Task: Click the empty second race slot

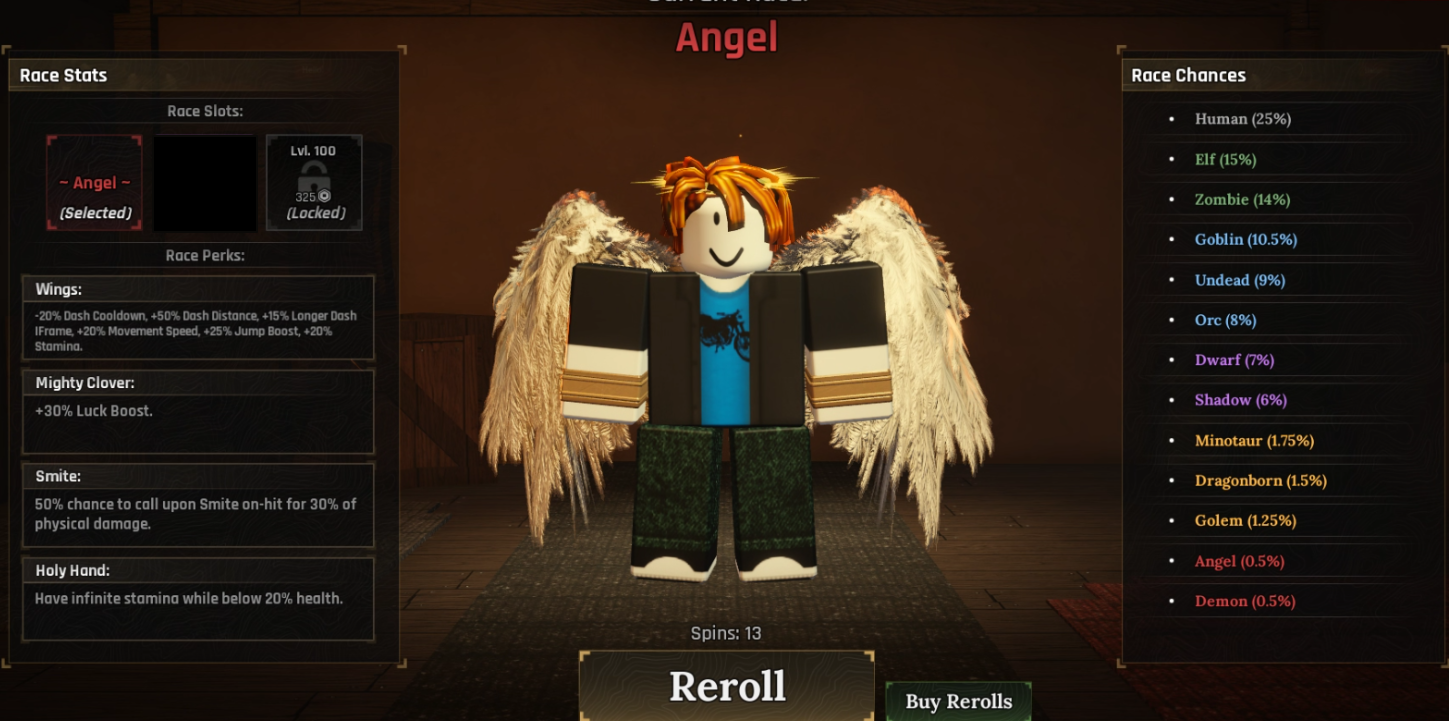Action: click(x=203, y=182)
